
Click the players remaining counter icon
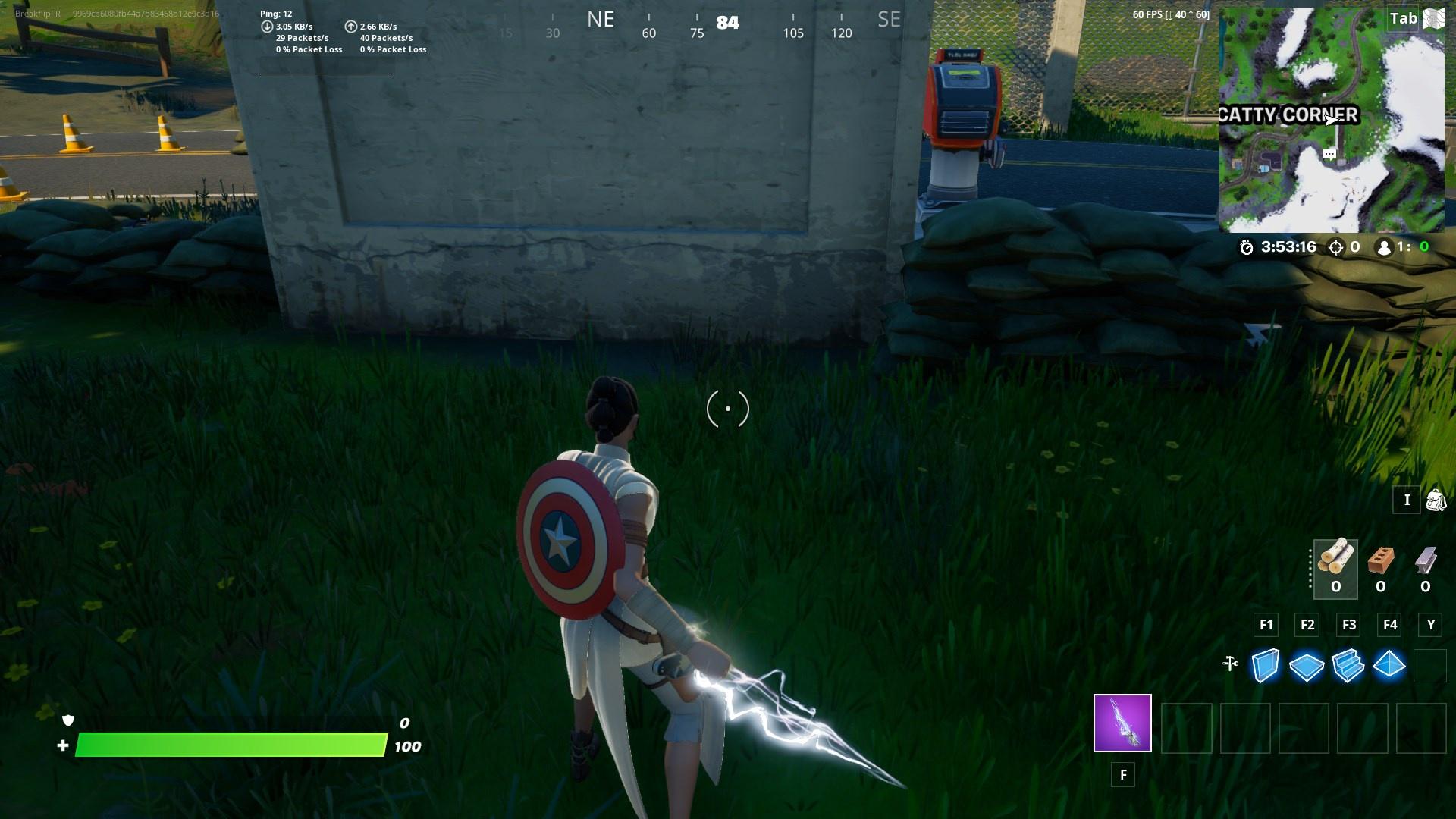tap(1385, 245)
